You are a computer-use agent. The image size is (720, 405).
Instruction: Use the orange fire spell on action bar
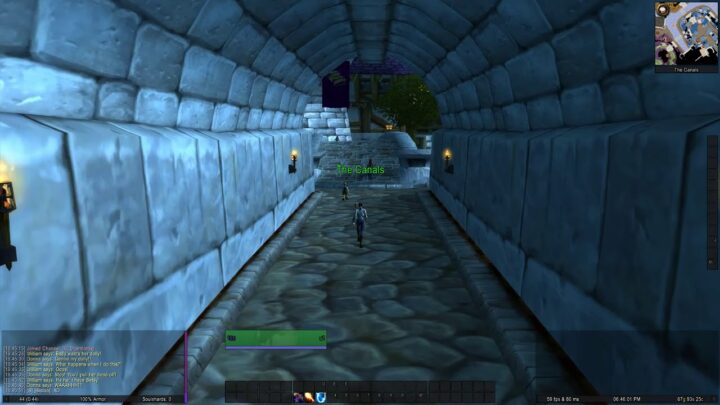click(308, 398)
